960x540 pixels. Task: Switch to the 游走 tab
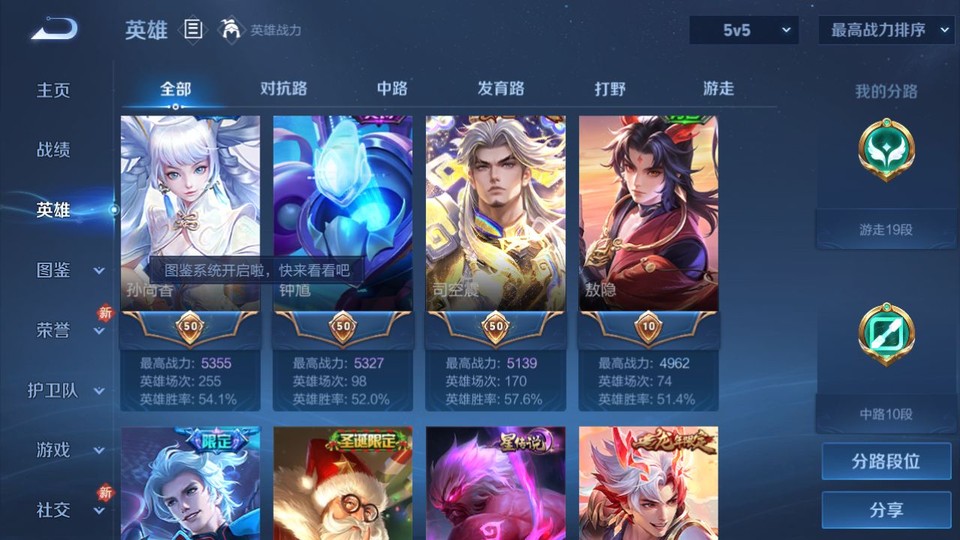[x=718, y=88]
